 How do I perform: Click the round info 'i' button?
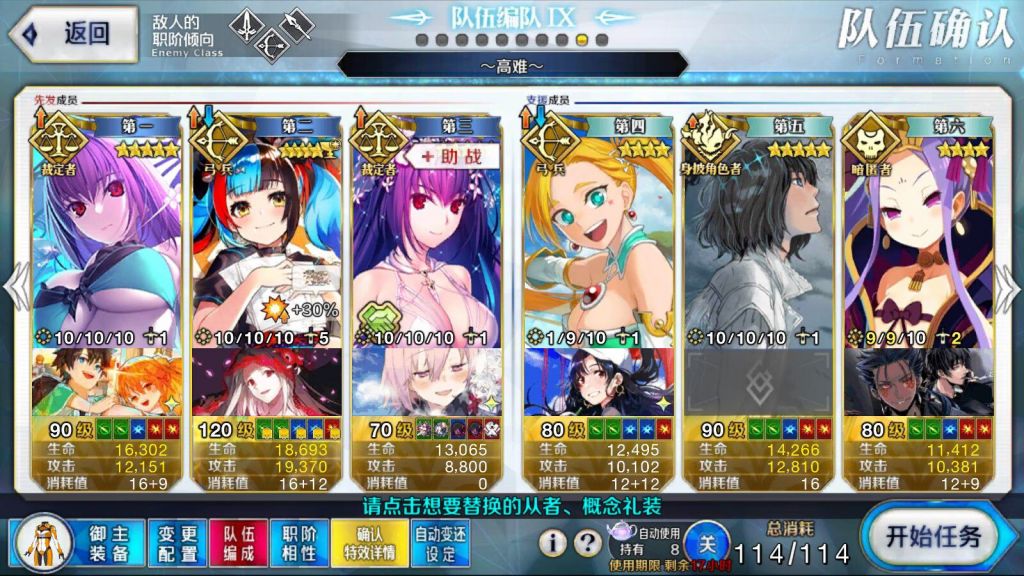click(553, 543)
